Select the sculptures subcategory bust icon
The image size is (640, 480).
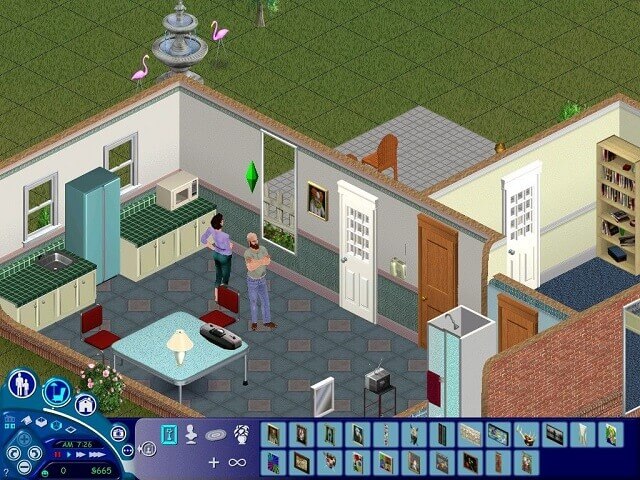click(x=192, y=435)
